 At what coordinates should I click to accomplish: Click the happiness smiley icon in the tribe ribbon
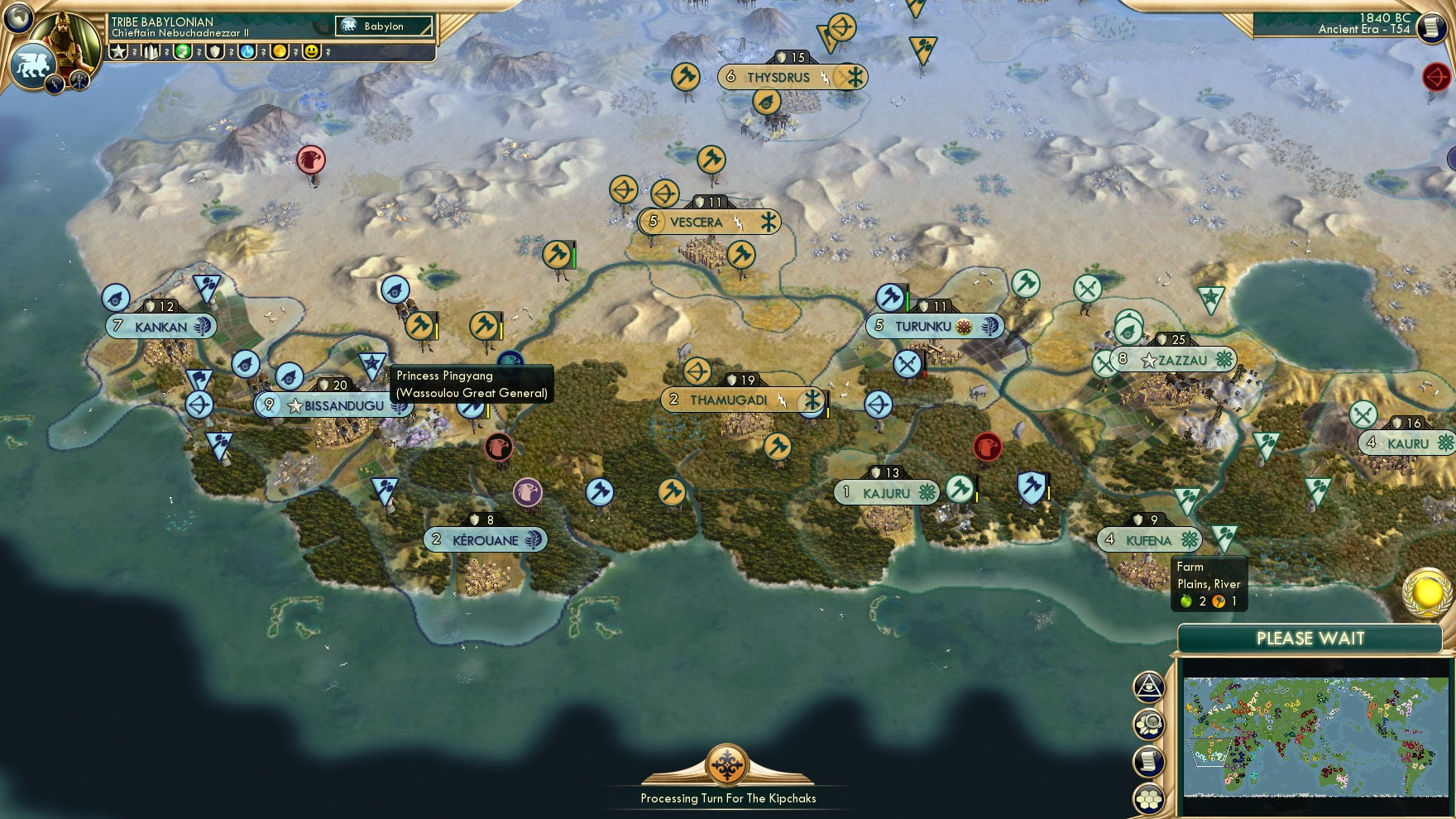307,51
